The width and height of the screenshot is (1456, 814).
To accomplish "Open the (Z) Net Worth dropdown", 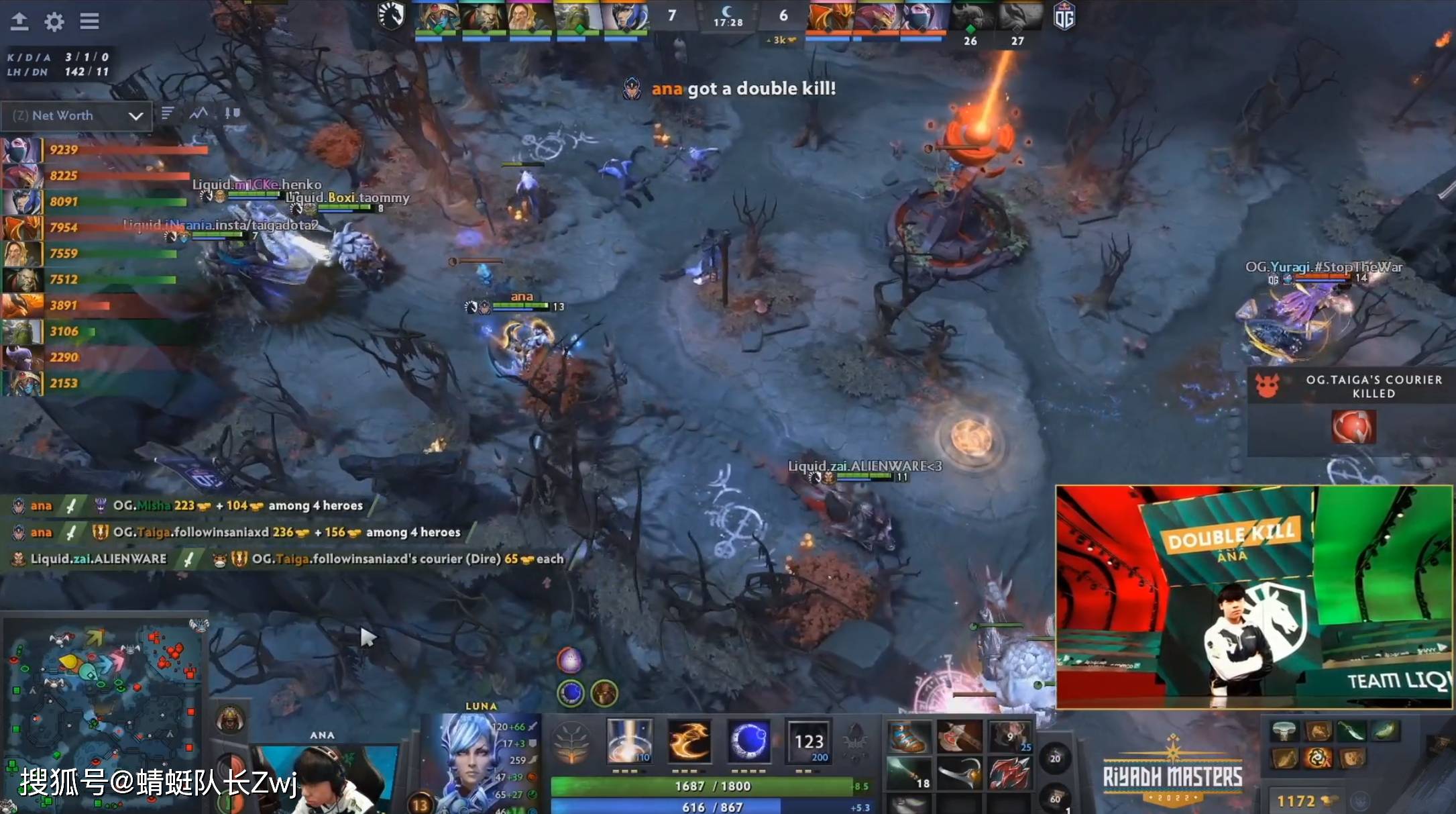I will click(76, 115).
